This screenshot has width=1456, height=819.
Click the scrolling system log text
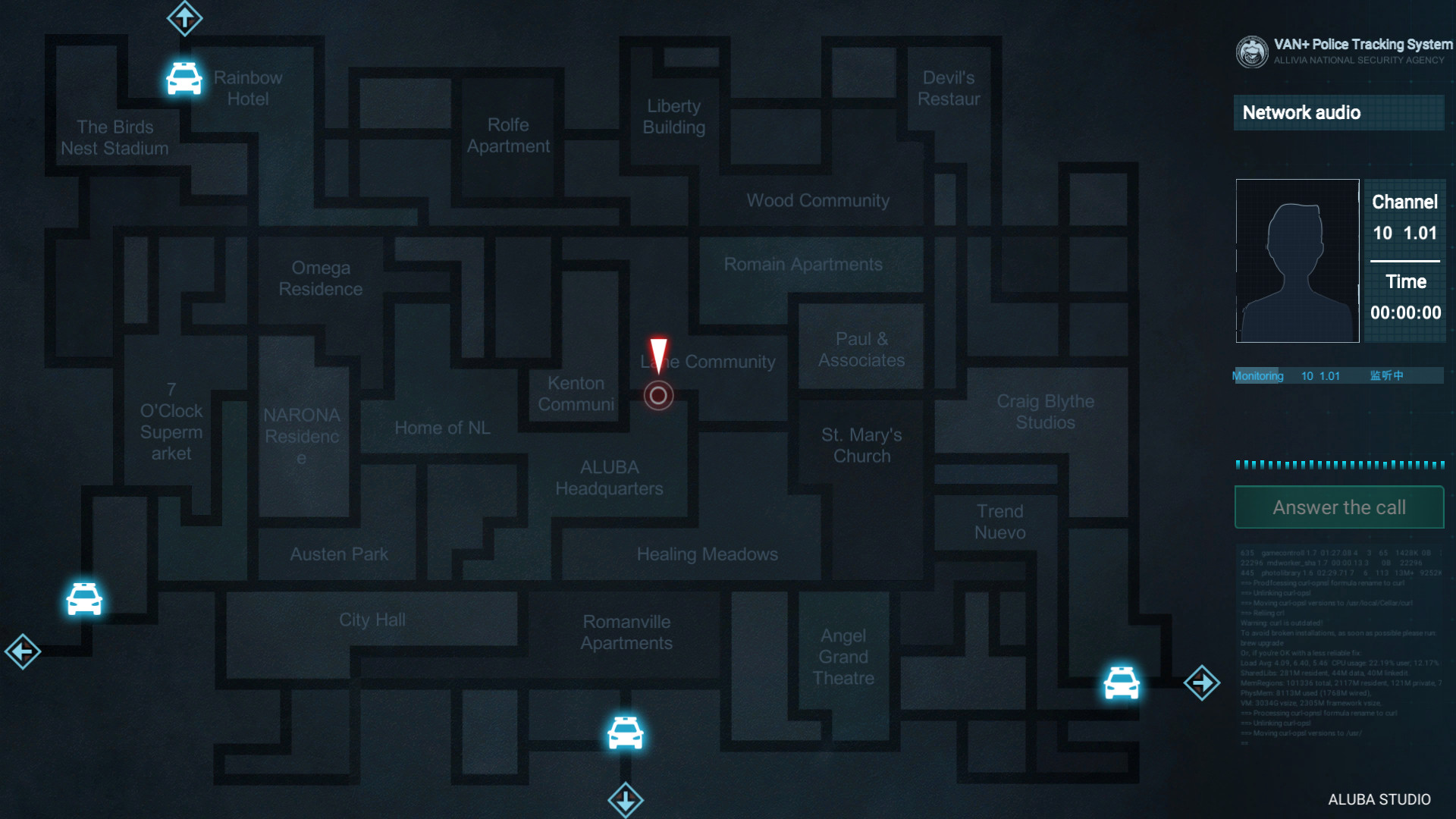pyautogui.click(x=1338, y=645)
